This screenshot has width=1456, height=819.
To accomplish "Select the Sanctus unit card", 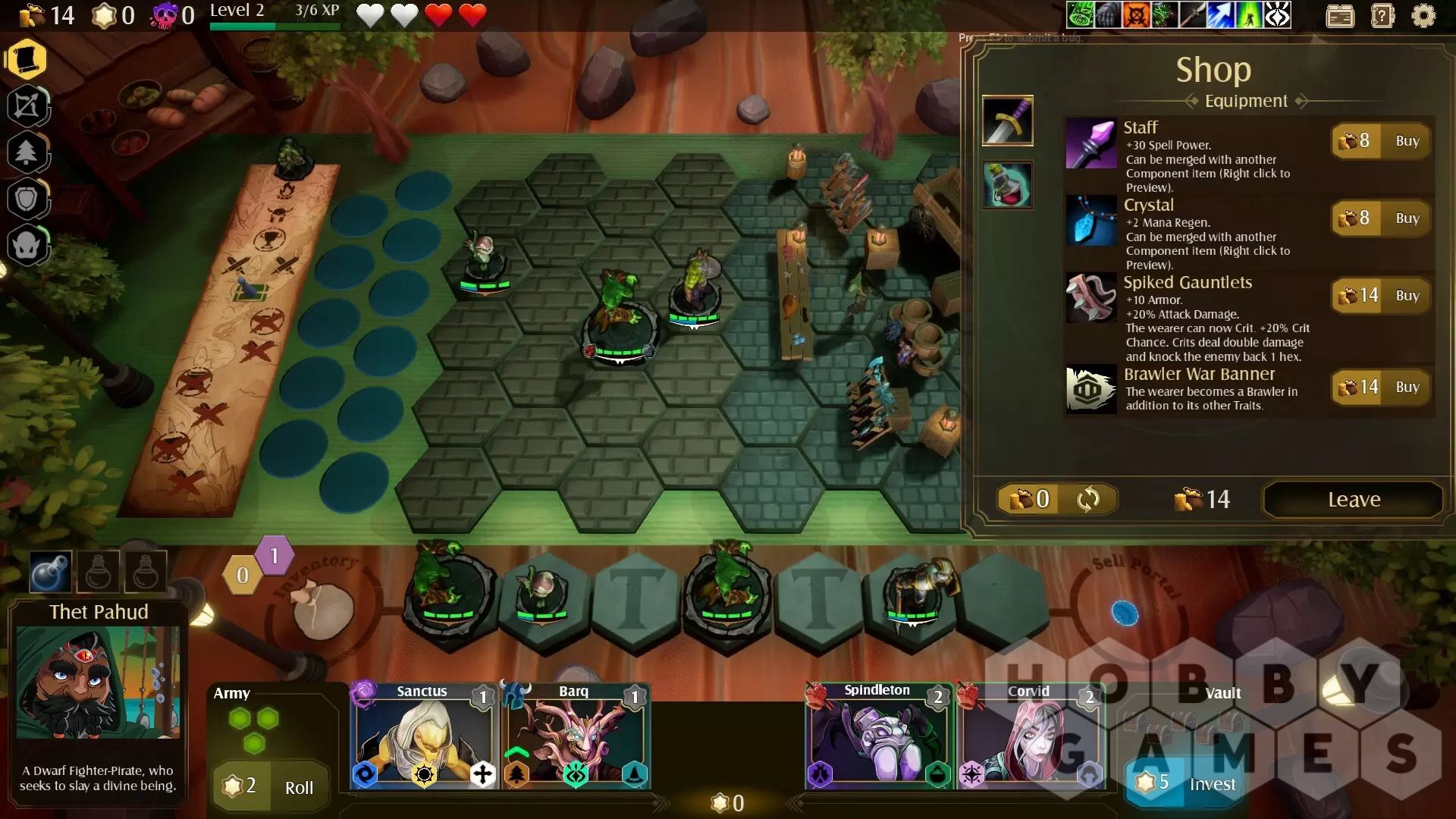I will [x=423, y=737].
